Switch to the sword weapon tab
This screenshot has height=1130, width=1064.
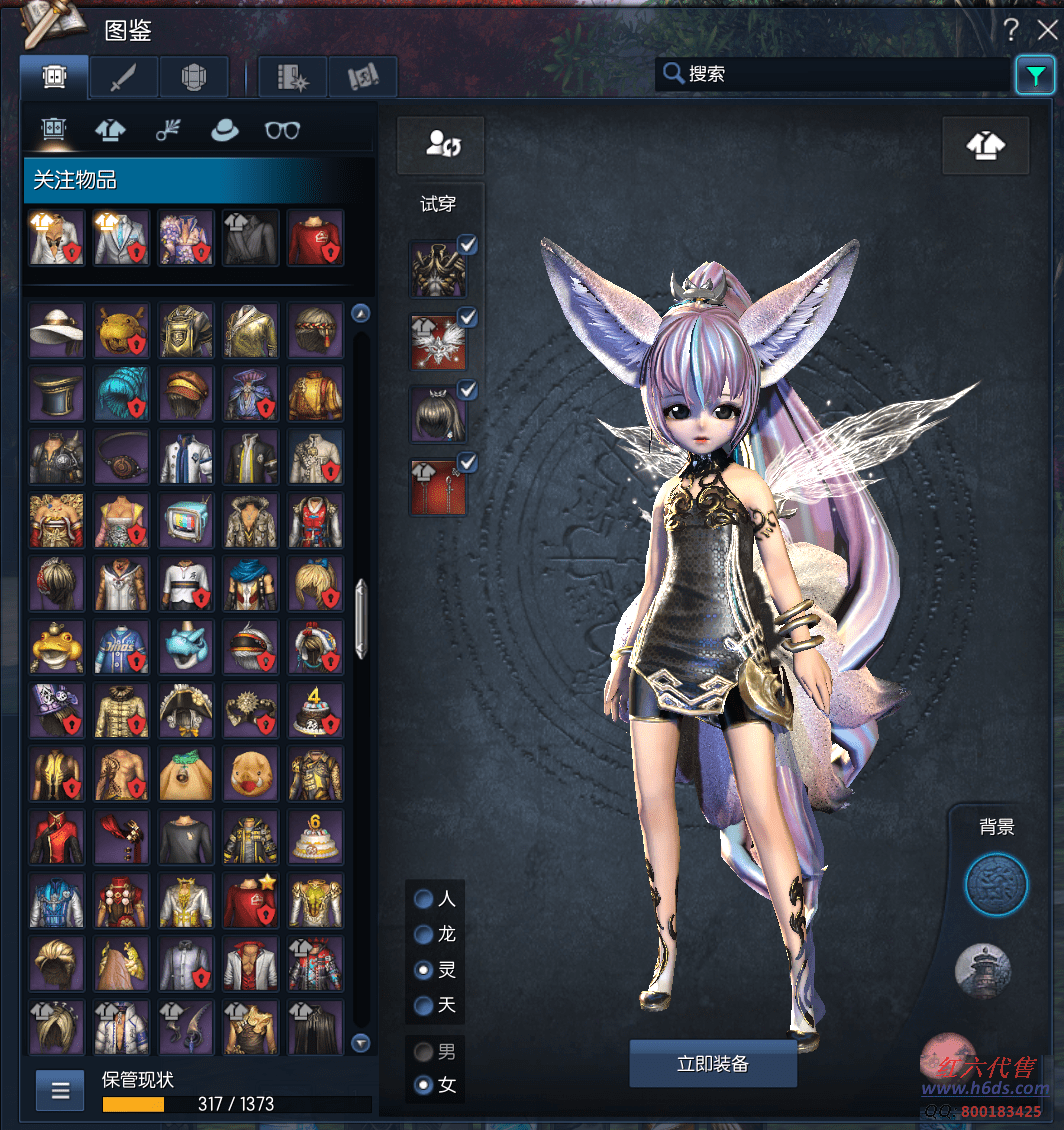123,77
